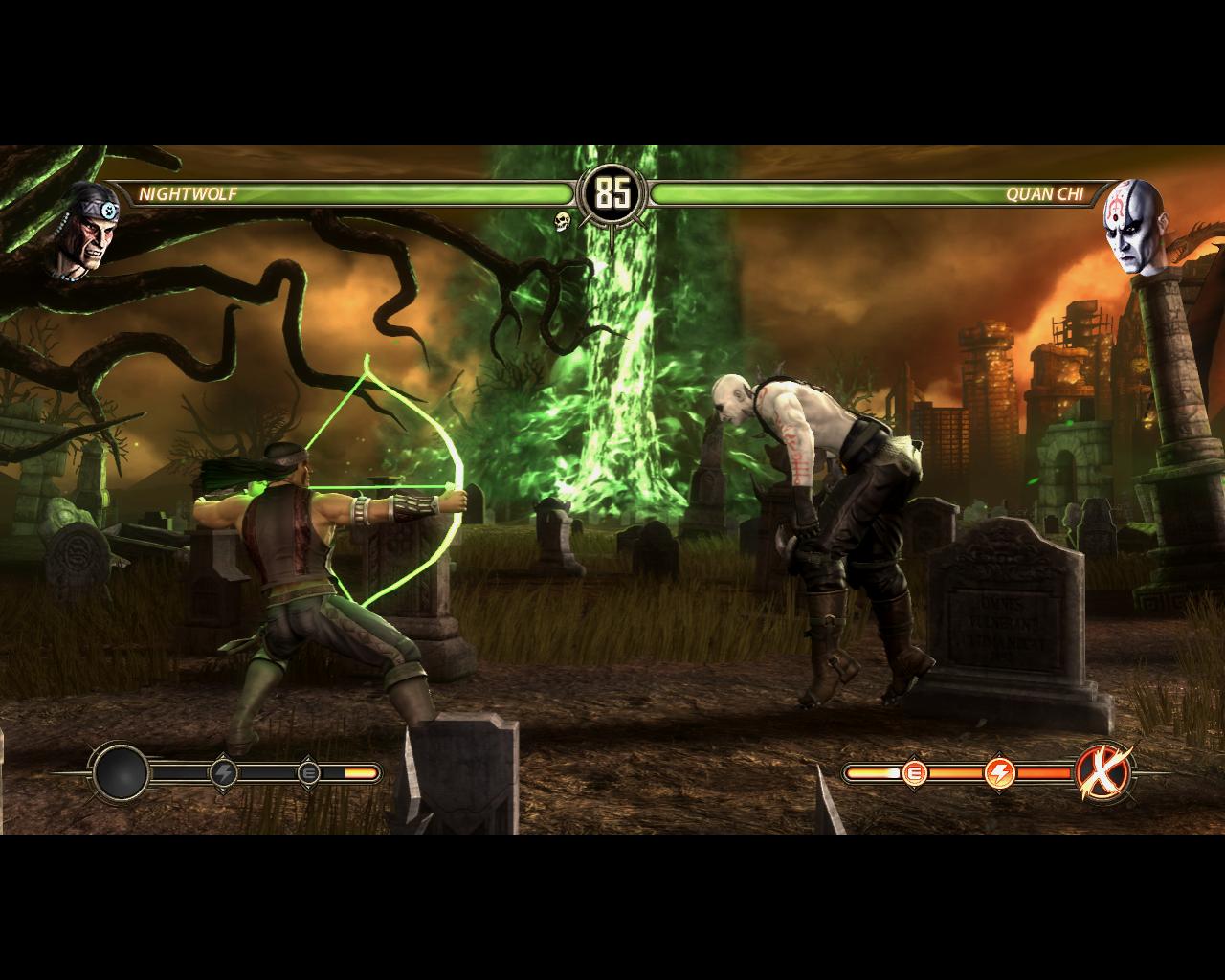Click the X-ray meter icon for Quan Chi
Image resolution: width=1225 pixels, height=980 pixels.
pos(1102,772)
